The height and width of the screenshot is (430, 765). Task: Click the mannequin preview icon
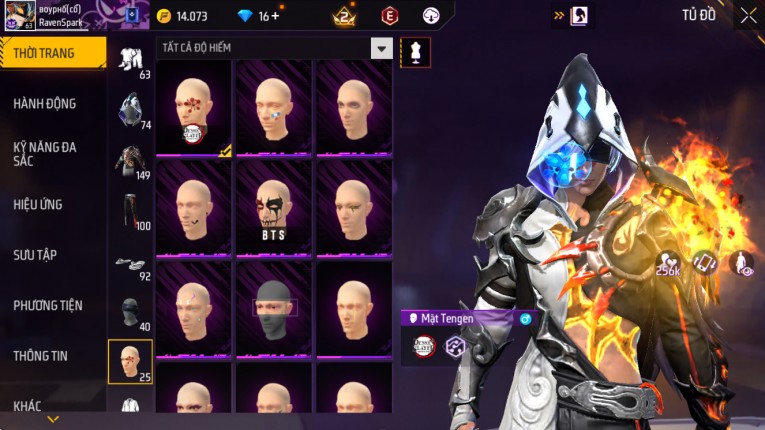tap(415, 52)
